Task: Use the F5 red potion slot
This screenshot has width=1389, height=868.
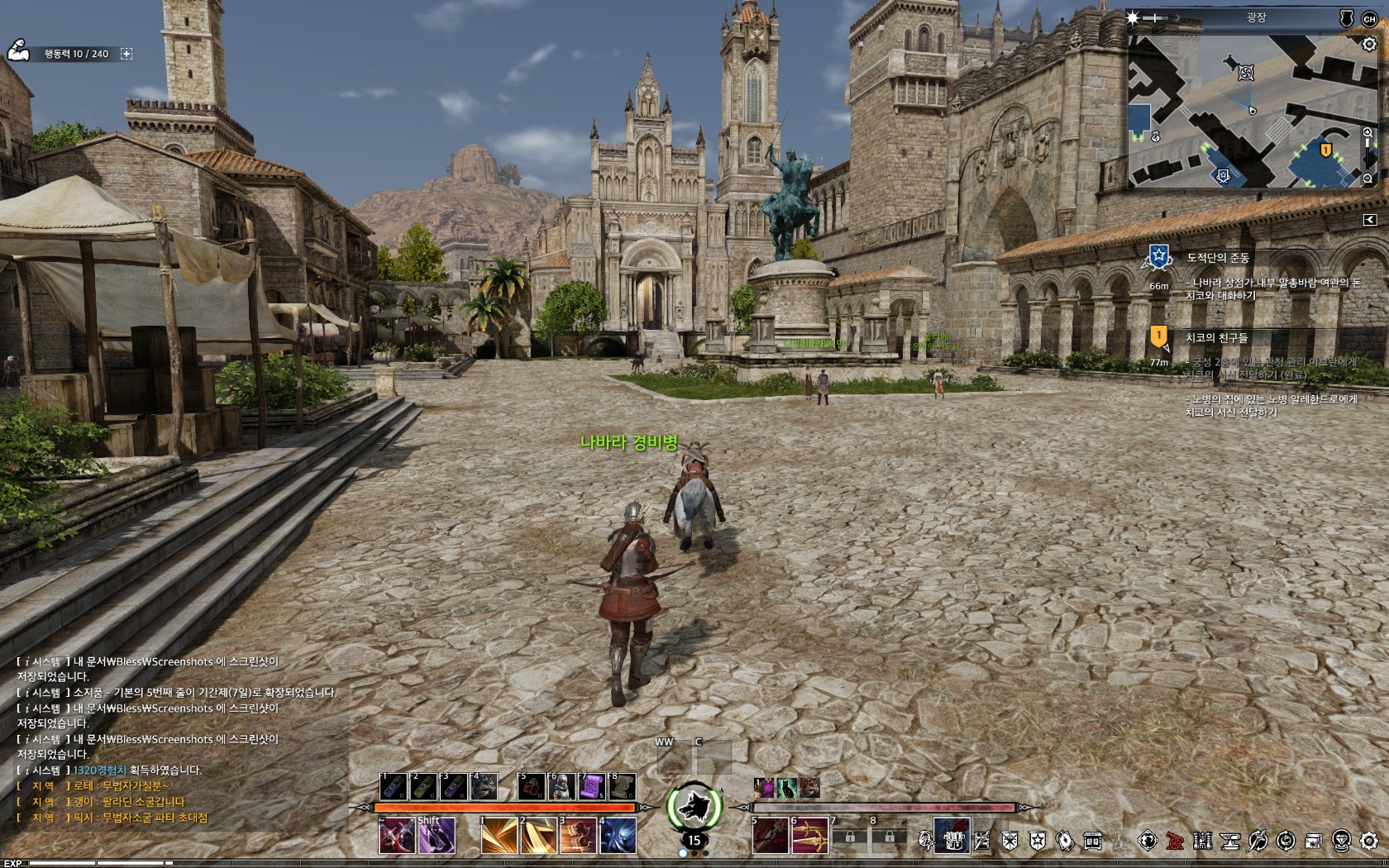Action: 532,786
